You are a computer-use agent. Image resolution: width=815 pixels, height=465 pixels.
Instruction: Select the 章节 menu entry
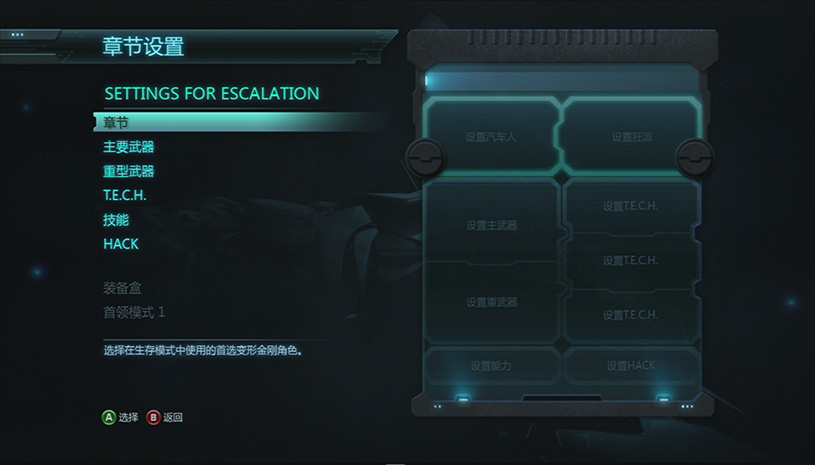[x=117, y=122]
